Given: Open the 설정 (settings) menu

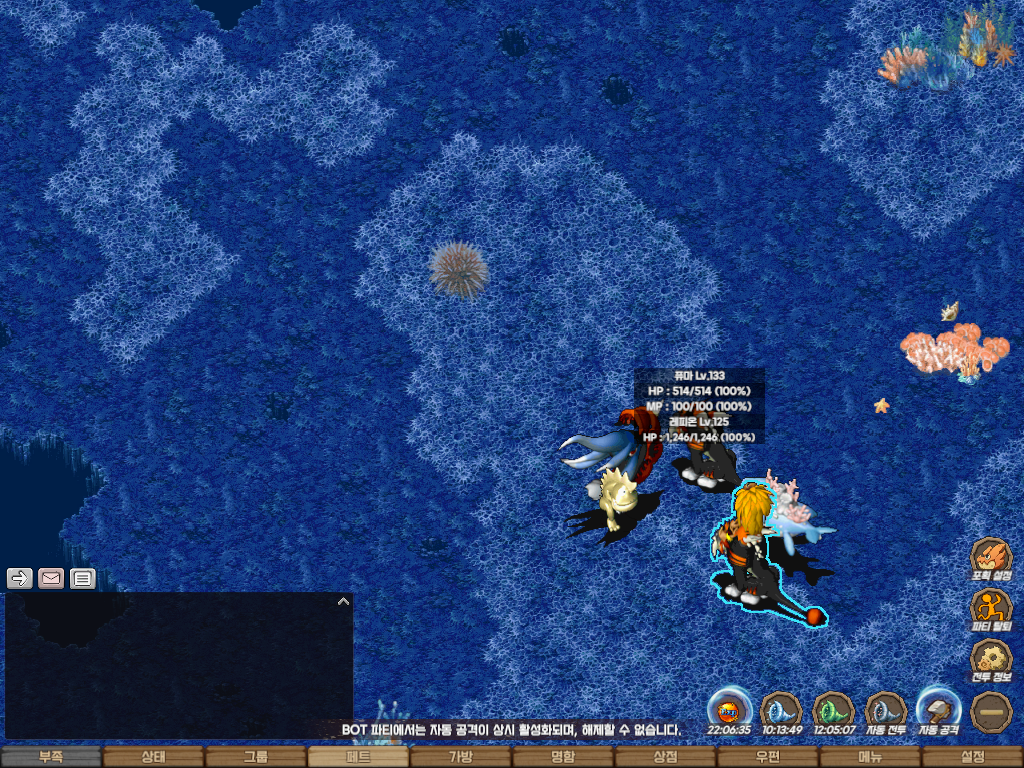Looking at the screenshot, I should click(972, 757).
